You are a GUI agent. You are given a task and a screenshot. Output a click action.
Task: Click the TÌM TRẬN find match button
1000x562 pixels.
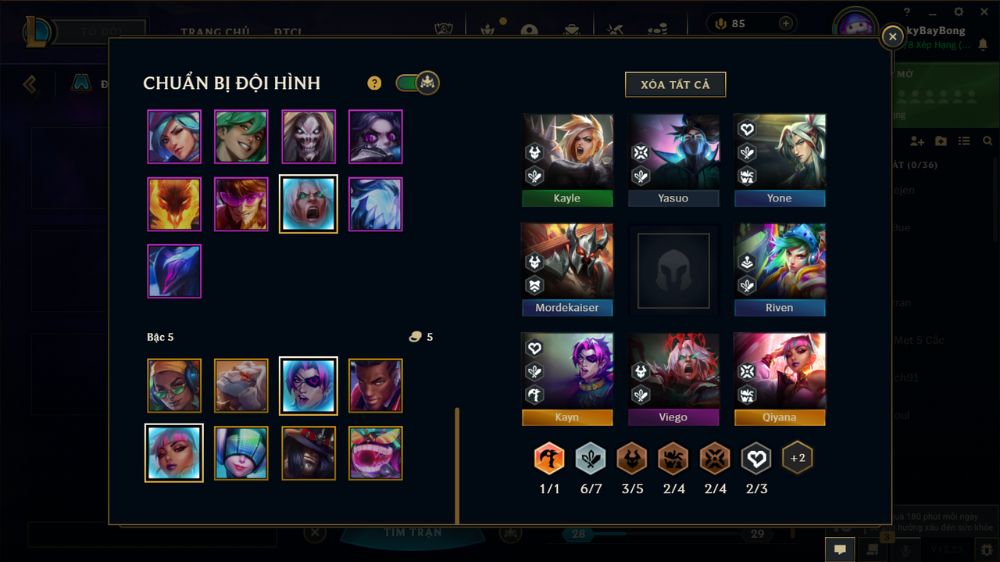[413, 533]
